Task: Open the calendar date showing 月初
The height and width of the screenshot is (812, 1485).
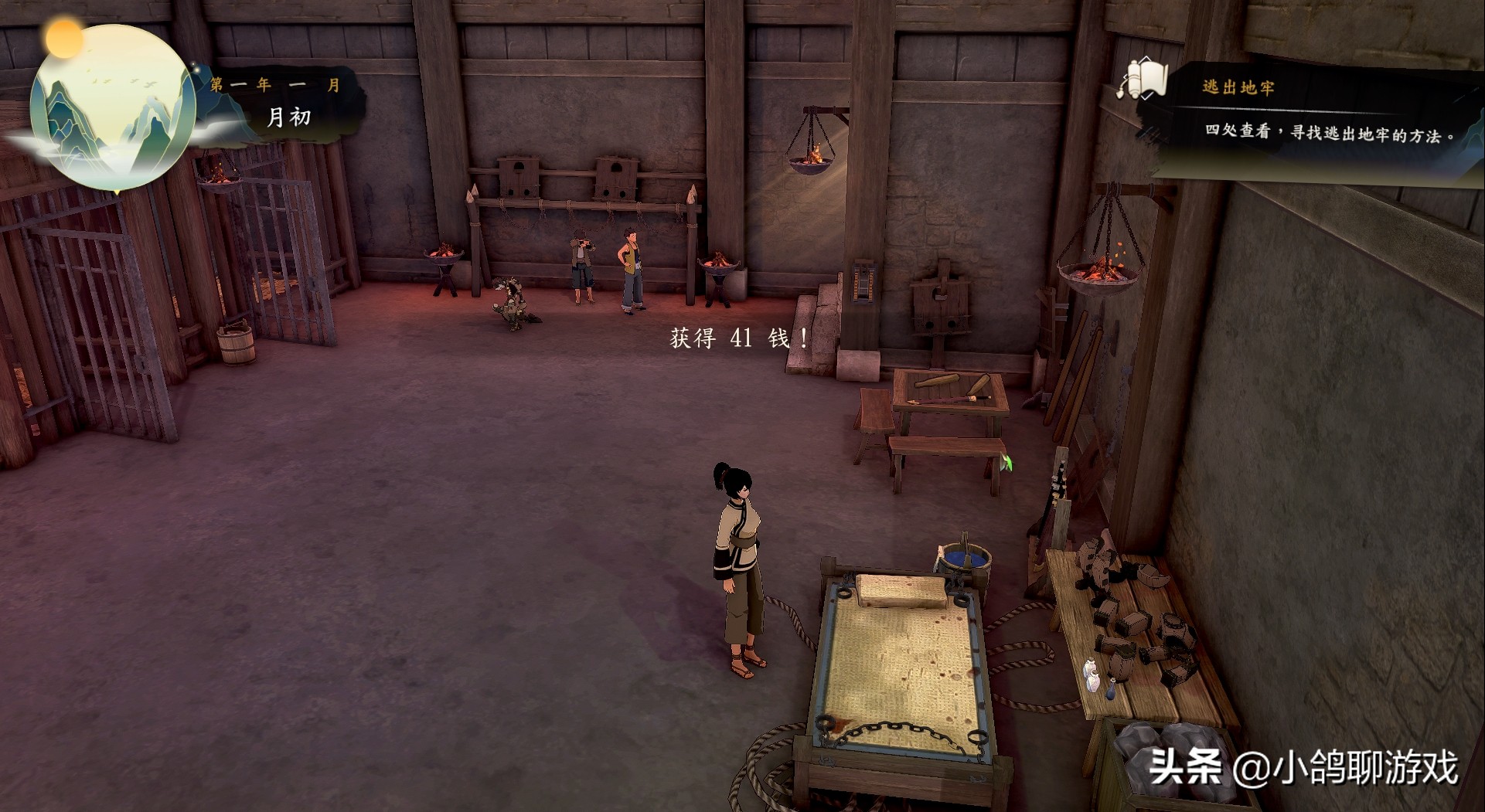Action: pyautogui.click(x=288, y=117)
